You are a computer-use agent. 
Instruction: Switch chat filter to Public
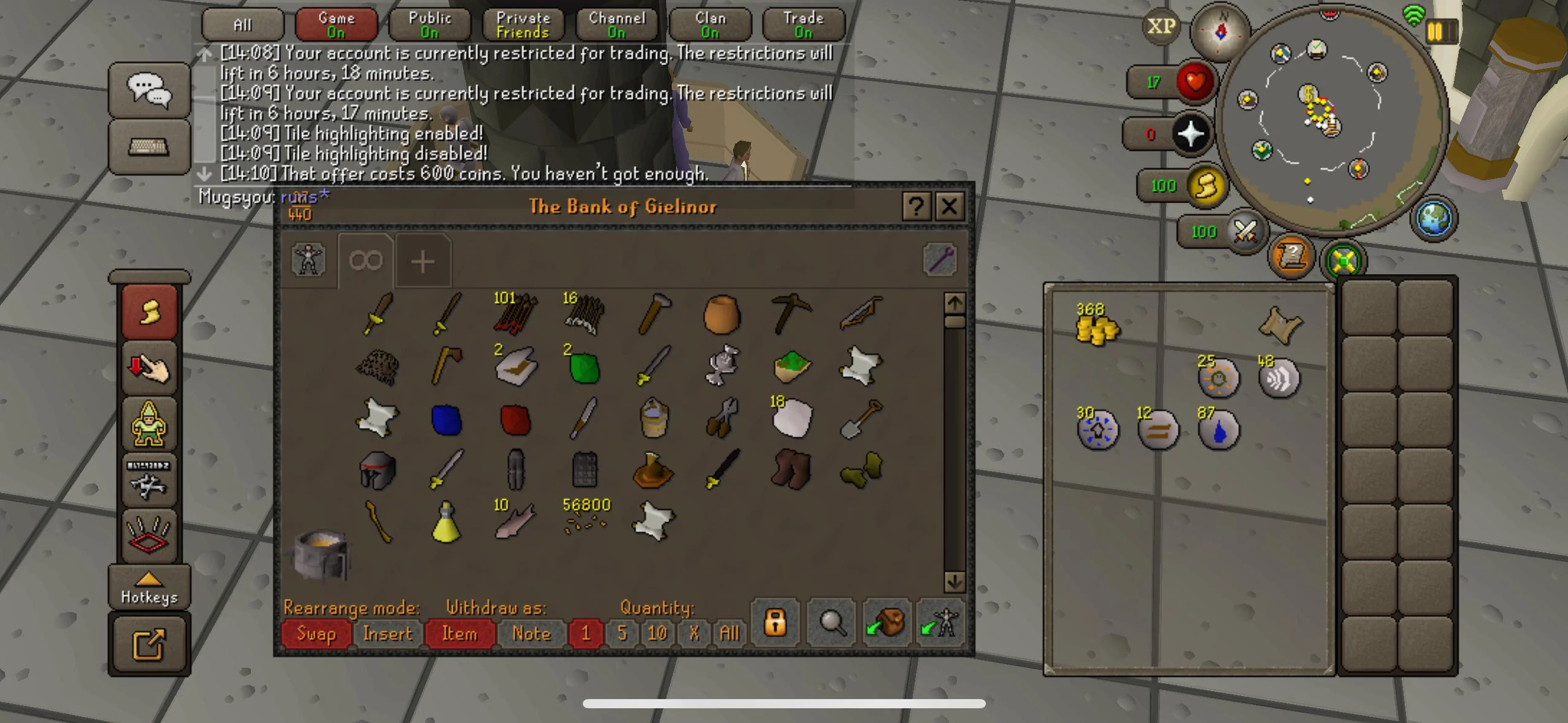[x=429, y=24]
